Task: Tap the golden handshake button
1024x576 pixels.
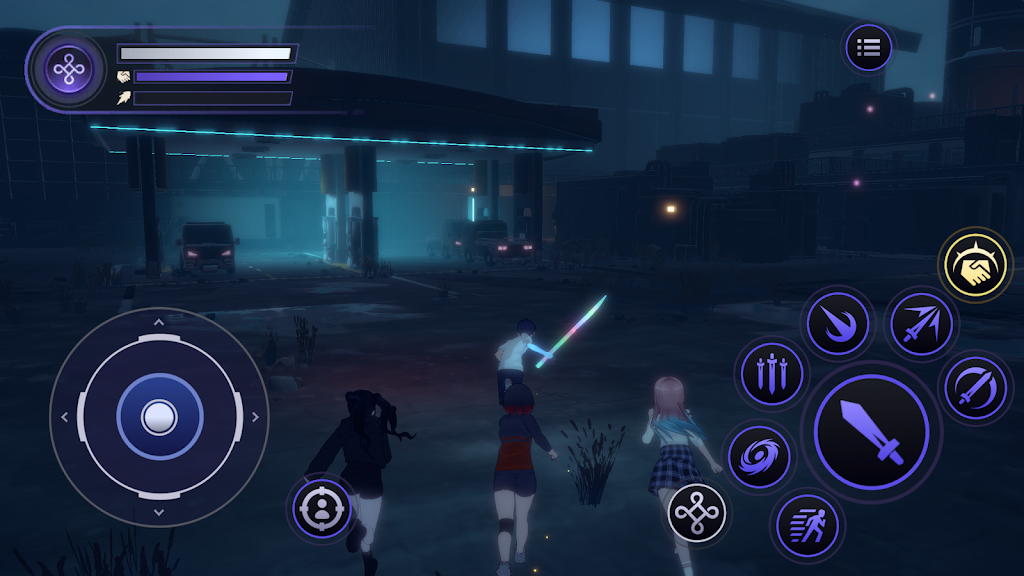Action: click(x=975, y=264)
